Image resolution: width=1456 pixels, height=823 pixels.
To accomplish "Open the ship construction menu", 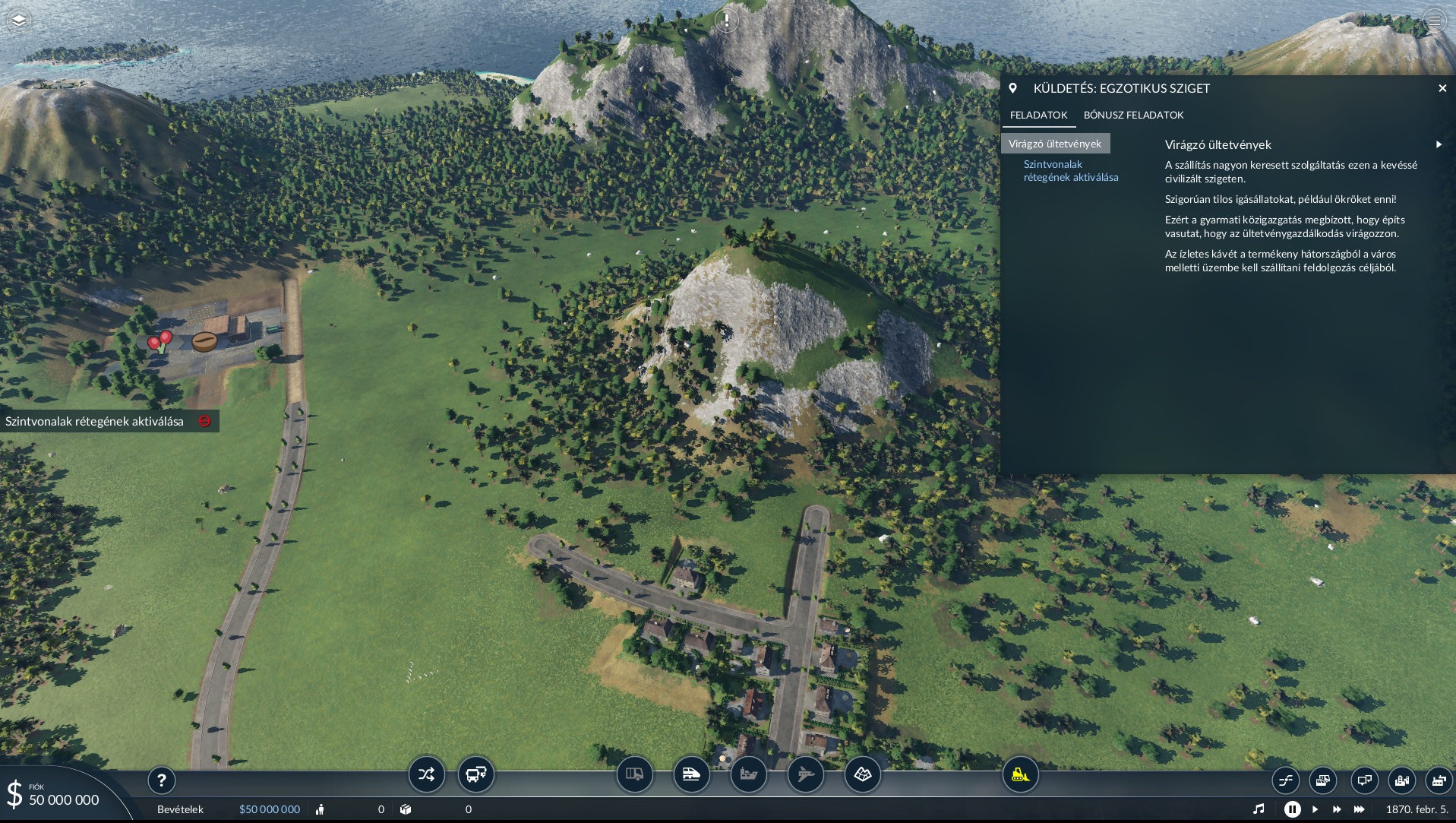I will (x=748, y=774).
